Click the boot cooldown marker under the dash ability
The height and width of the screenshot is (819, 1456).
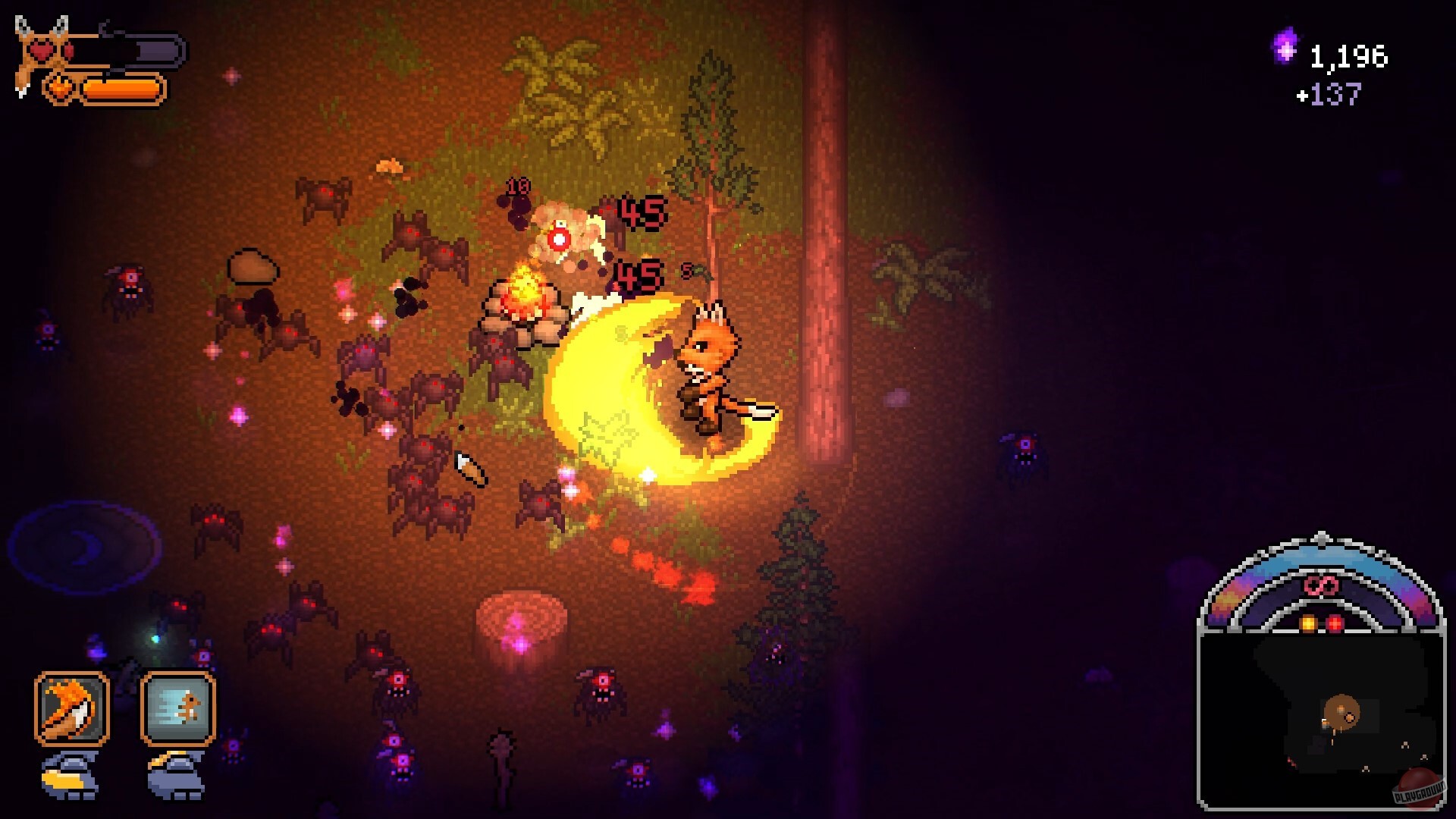click(174, 775)
